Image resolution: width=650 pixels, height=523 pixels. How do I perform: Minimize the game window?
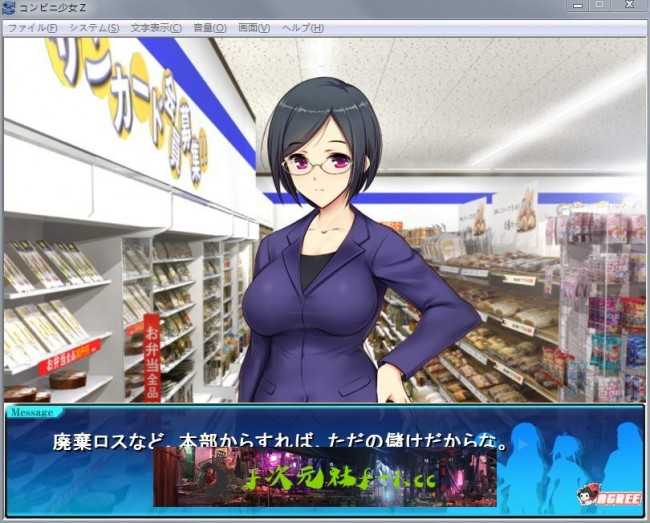coord(577,6)
